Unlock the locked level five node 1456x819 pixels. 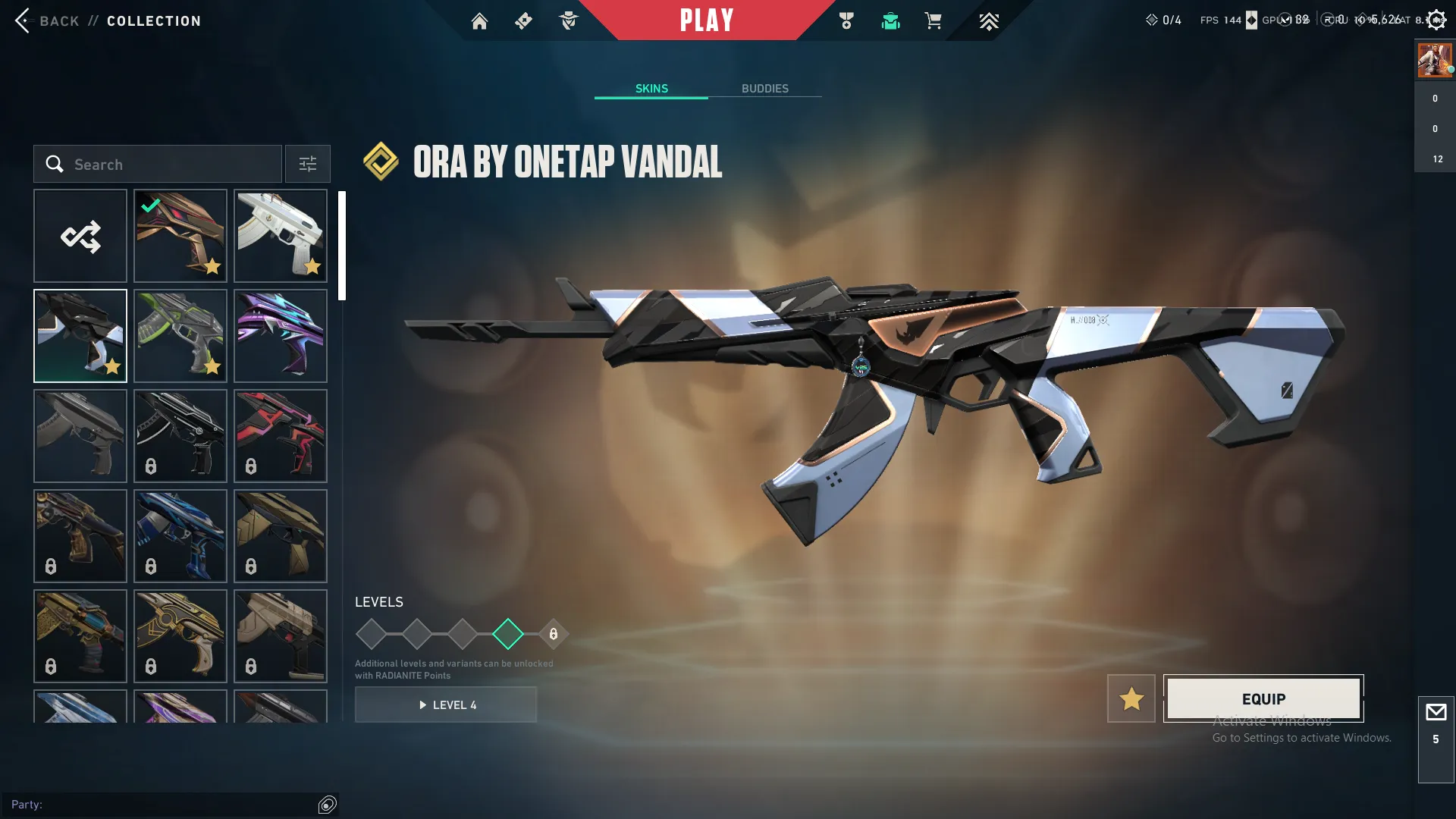pyautogui.click(x=553, y=632)
